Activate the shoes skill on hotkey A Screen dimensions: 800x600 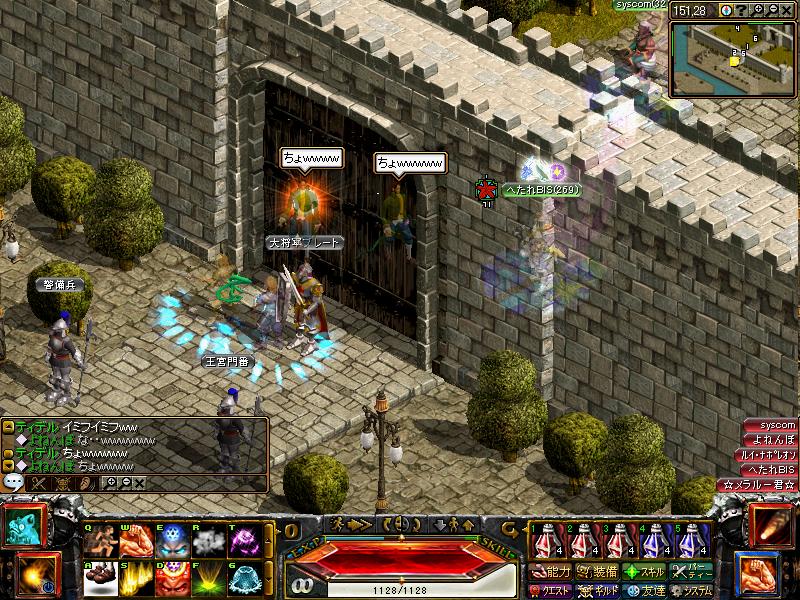[x=100, y=577]
